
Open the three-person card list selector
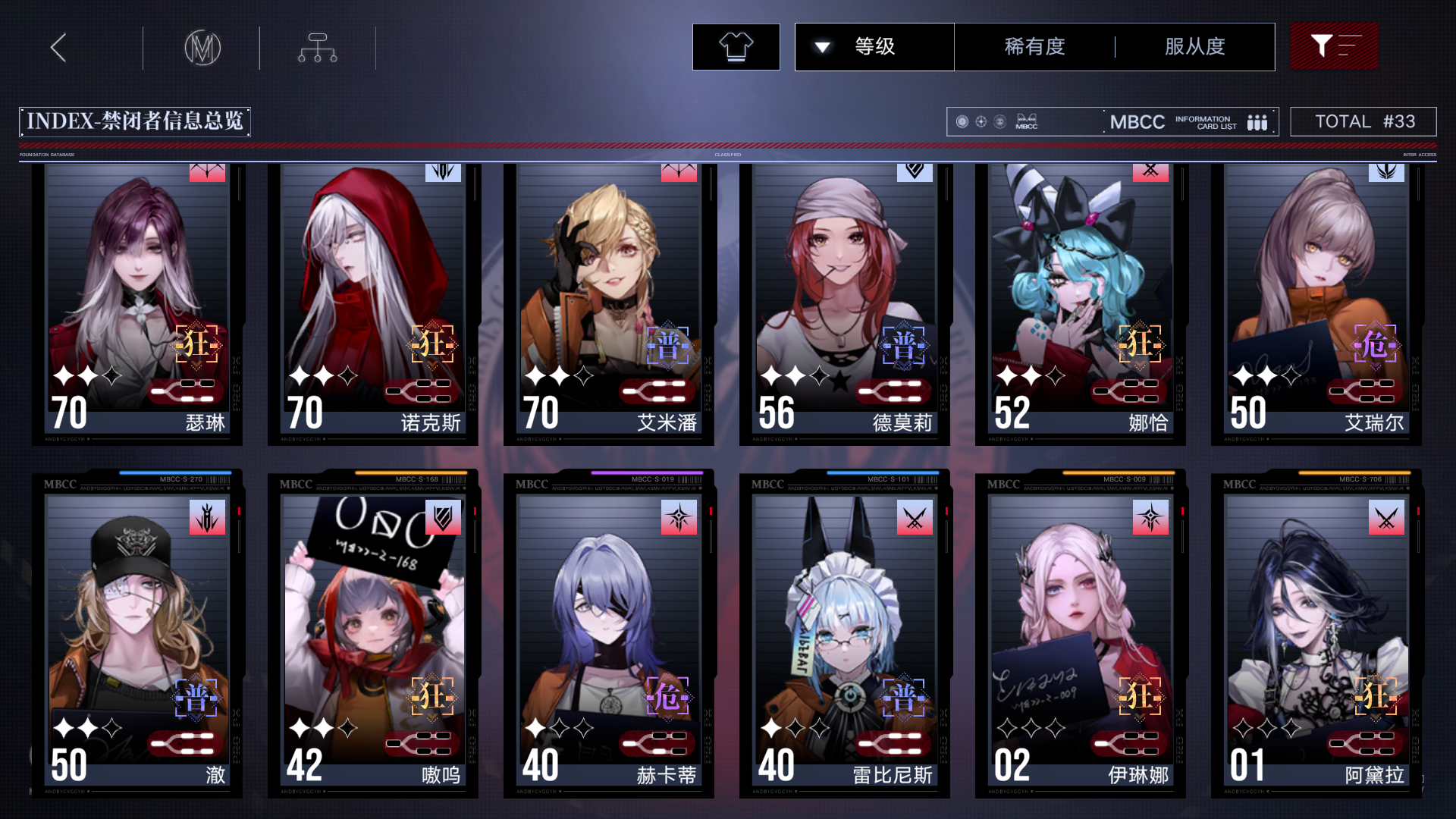pyautogui.click(x=1257, y=121)
